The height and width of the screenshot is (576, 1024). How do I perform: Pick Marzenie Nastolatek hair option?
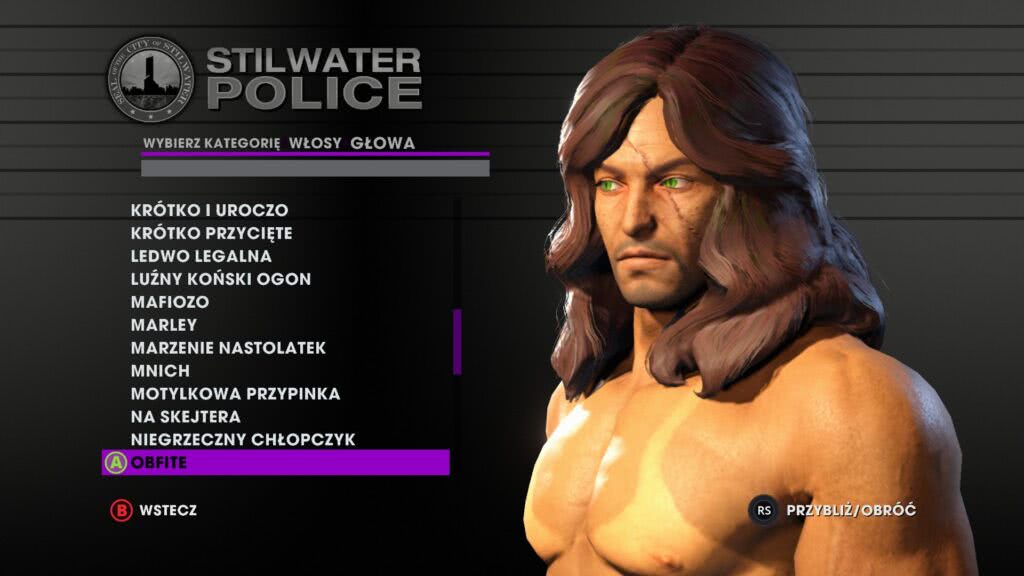tap(228, 348)
